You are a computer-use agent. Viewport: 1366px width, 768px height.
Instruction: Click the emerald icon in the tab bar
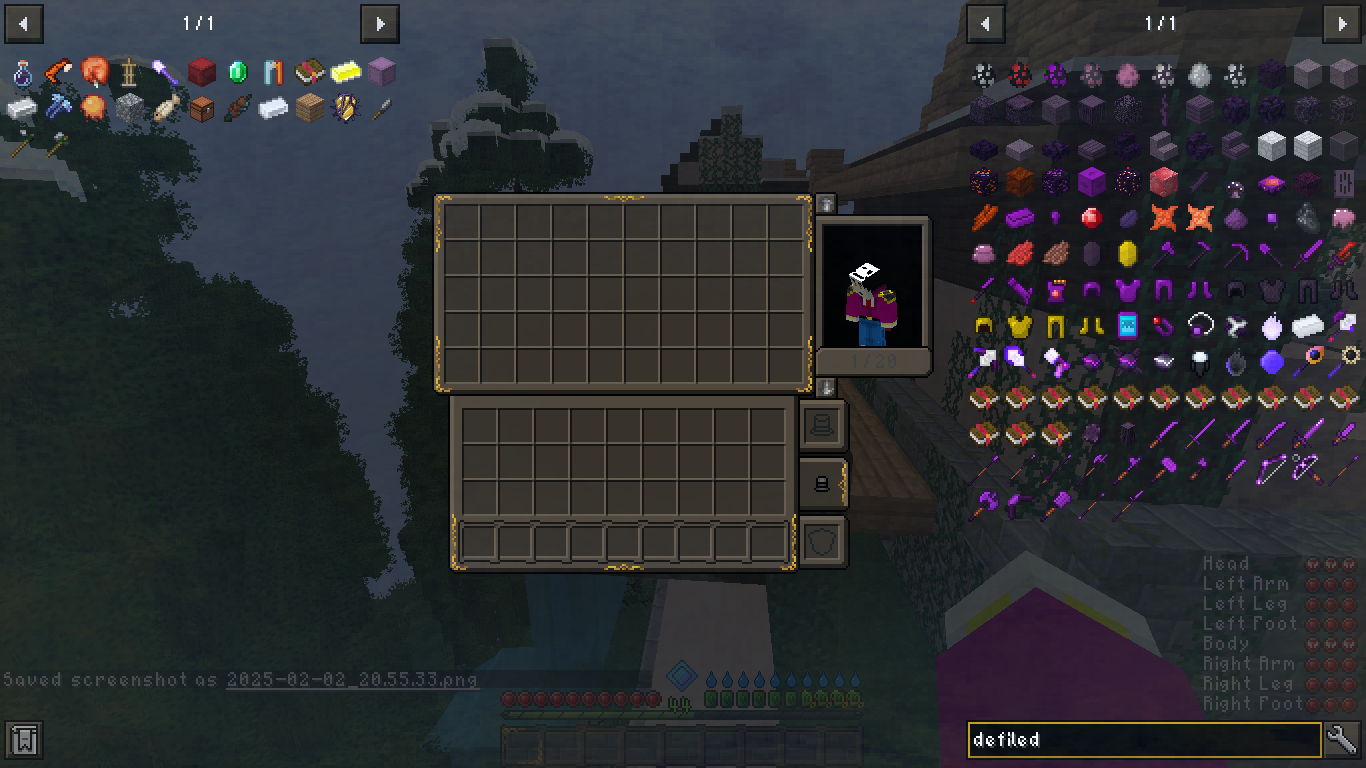coord(237,72)
